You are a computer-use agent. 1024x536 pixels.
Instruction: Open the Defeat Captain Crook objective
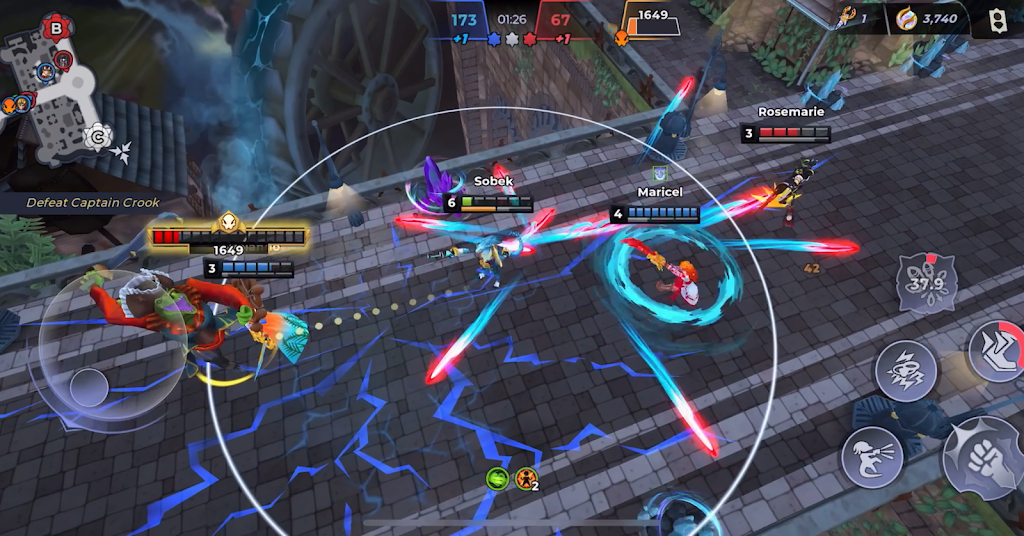(x=93, y=203)
